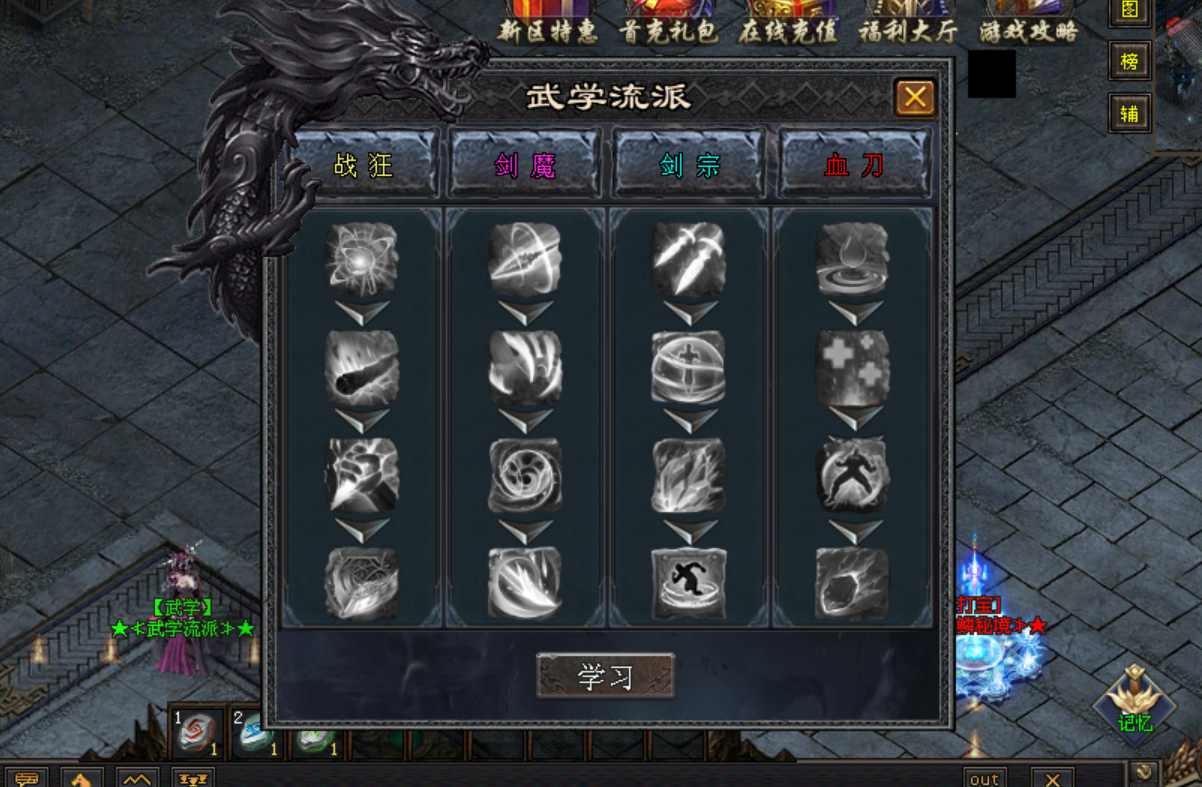Choose the four crosses healing skill

point(853,367)
